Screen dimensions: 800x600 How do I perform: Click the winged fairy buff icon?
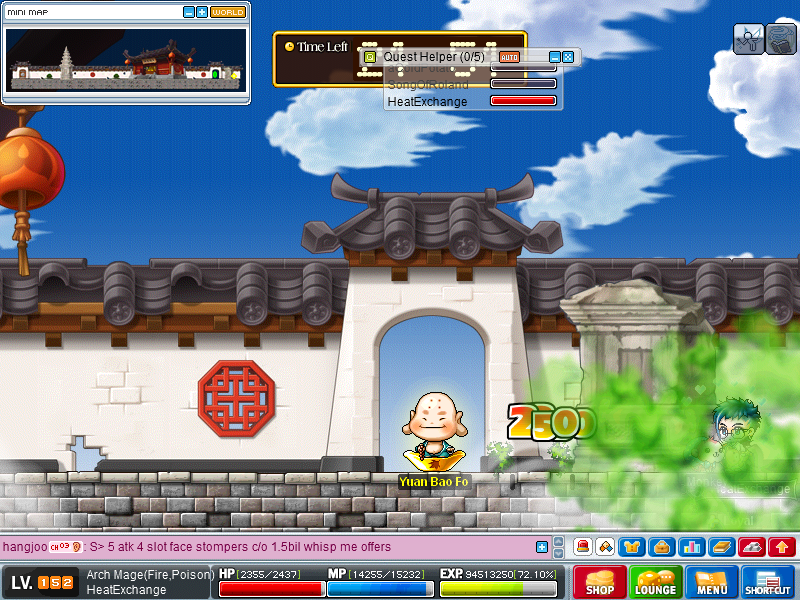[749, 39]
